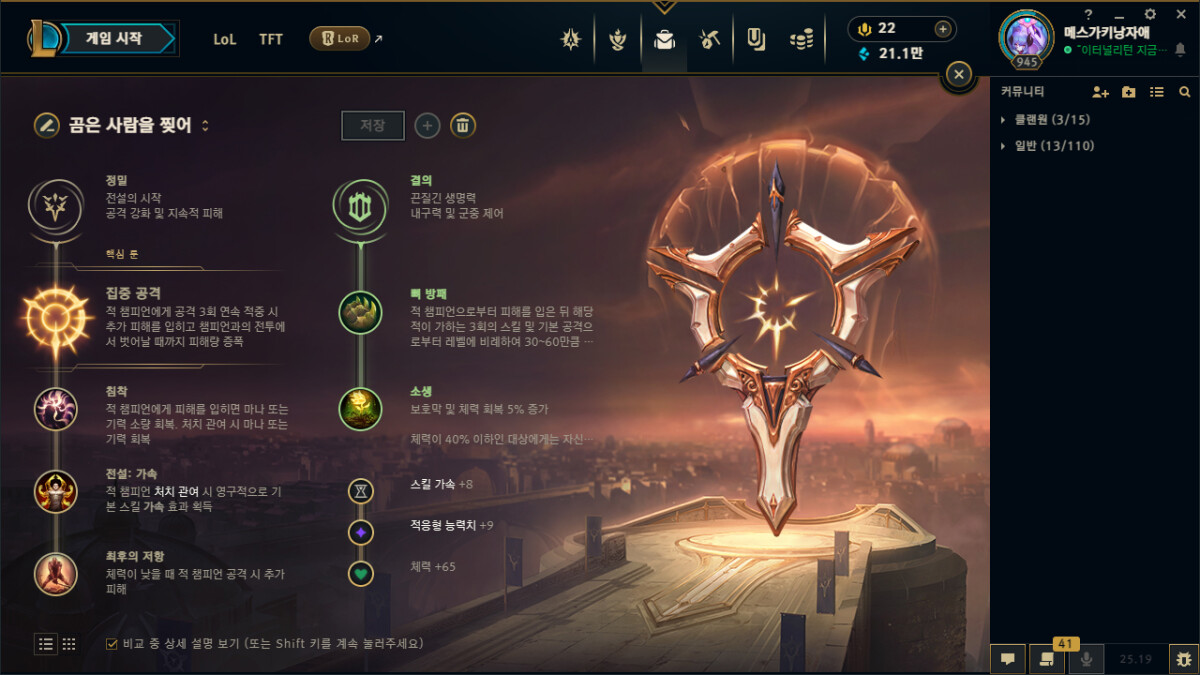Switch to the TFT tab
The image size is (1200, 675).
(x=271, y=40)
